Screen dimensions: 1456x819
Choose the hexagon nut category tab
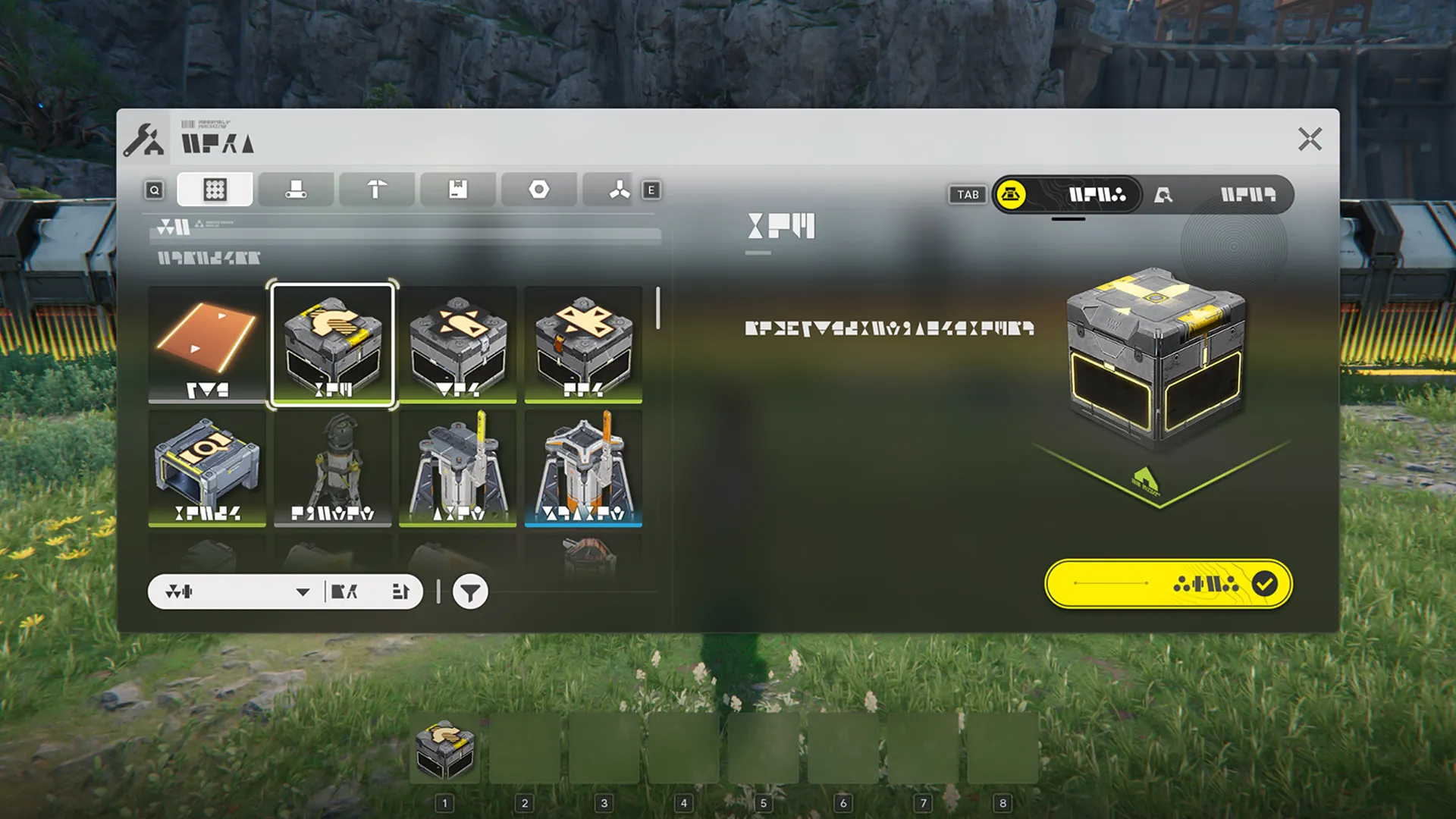[x=538, y=190]
